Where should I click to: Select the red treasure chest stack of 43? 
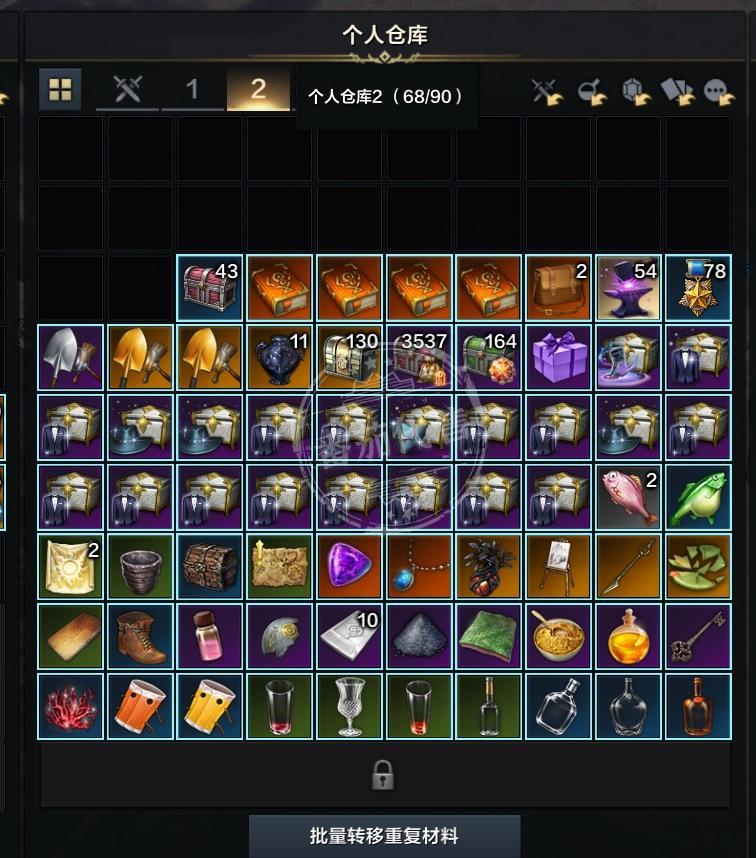[x=210, y=288]
